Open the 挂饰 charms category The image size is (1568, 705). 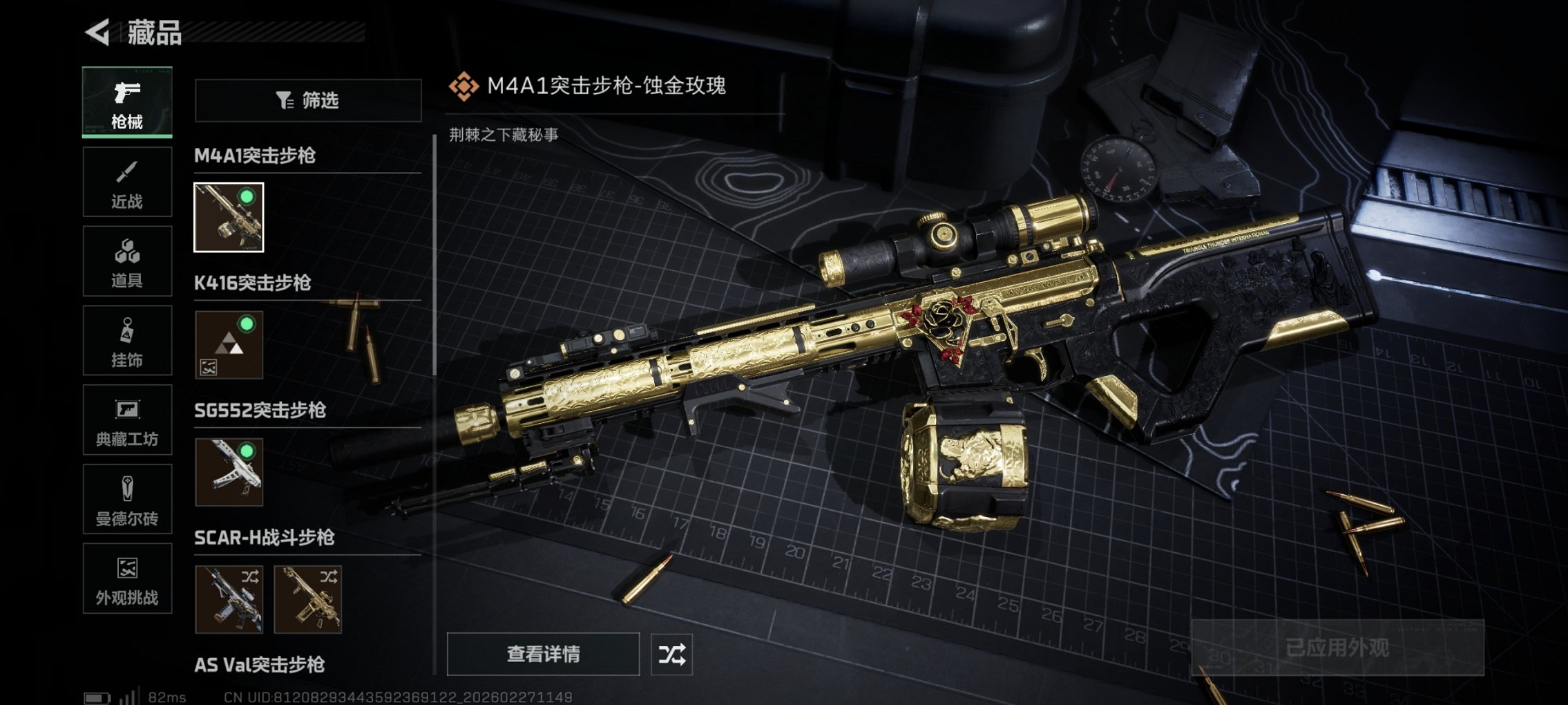126,340
